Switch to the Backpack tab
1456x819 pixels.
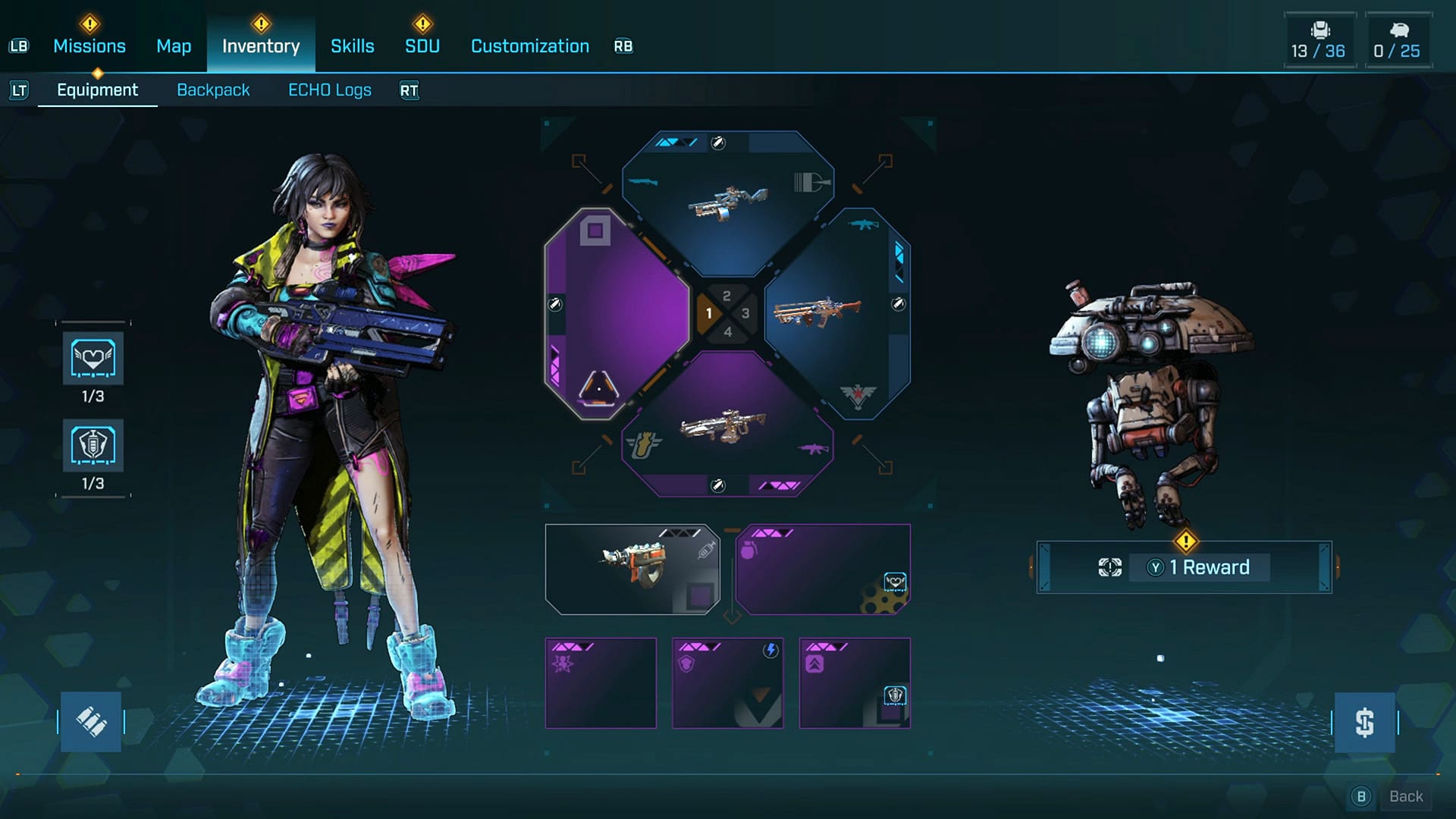214,89
